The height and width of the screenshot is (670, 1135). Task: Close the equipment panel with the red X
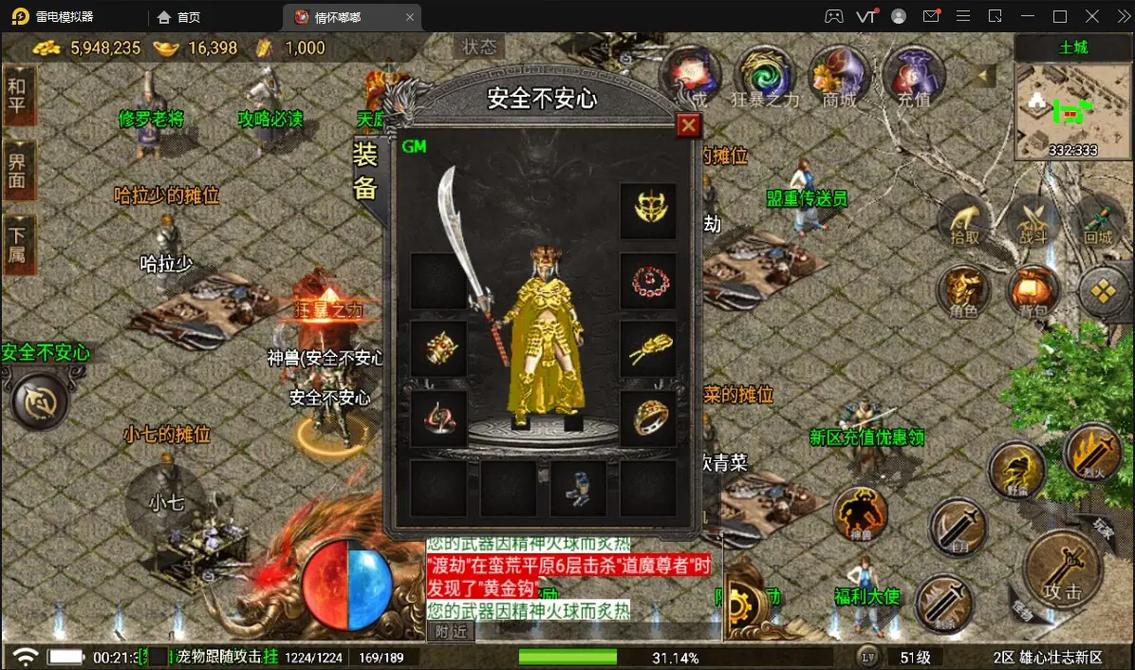[688, 125]
